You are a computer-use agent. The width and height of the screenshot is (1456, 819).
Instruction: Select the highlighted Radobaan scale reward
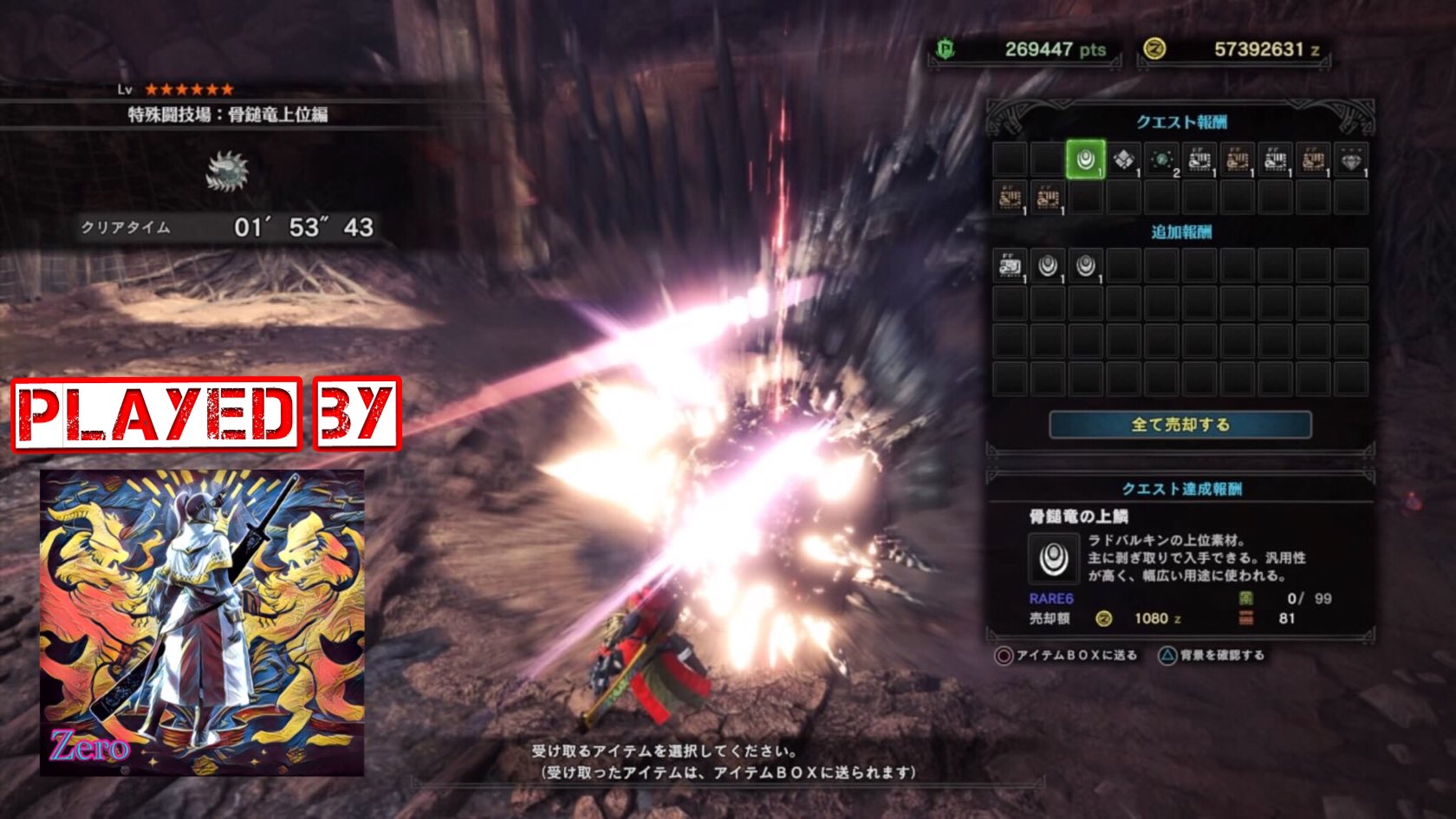pos(1086,159)
